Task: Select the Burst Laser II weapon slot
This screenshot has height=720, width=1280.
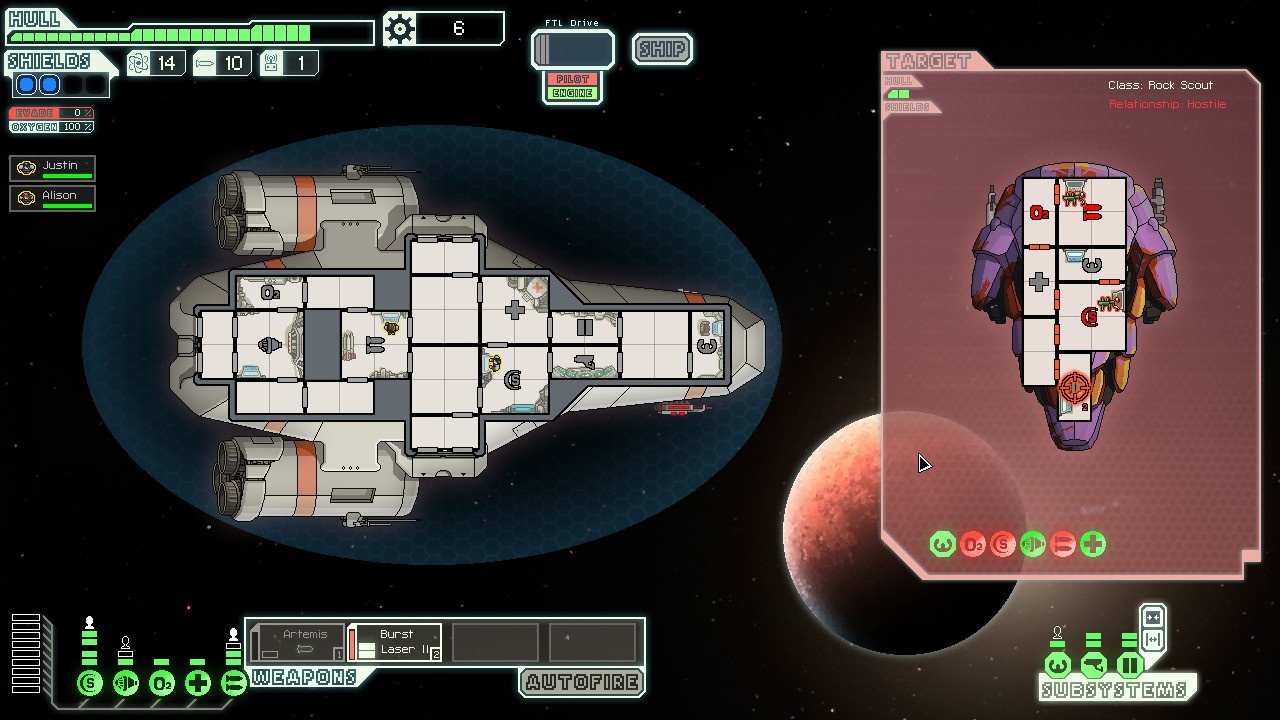Action: point(396,642)
